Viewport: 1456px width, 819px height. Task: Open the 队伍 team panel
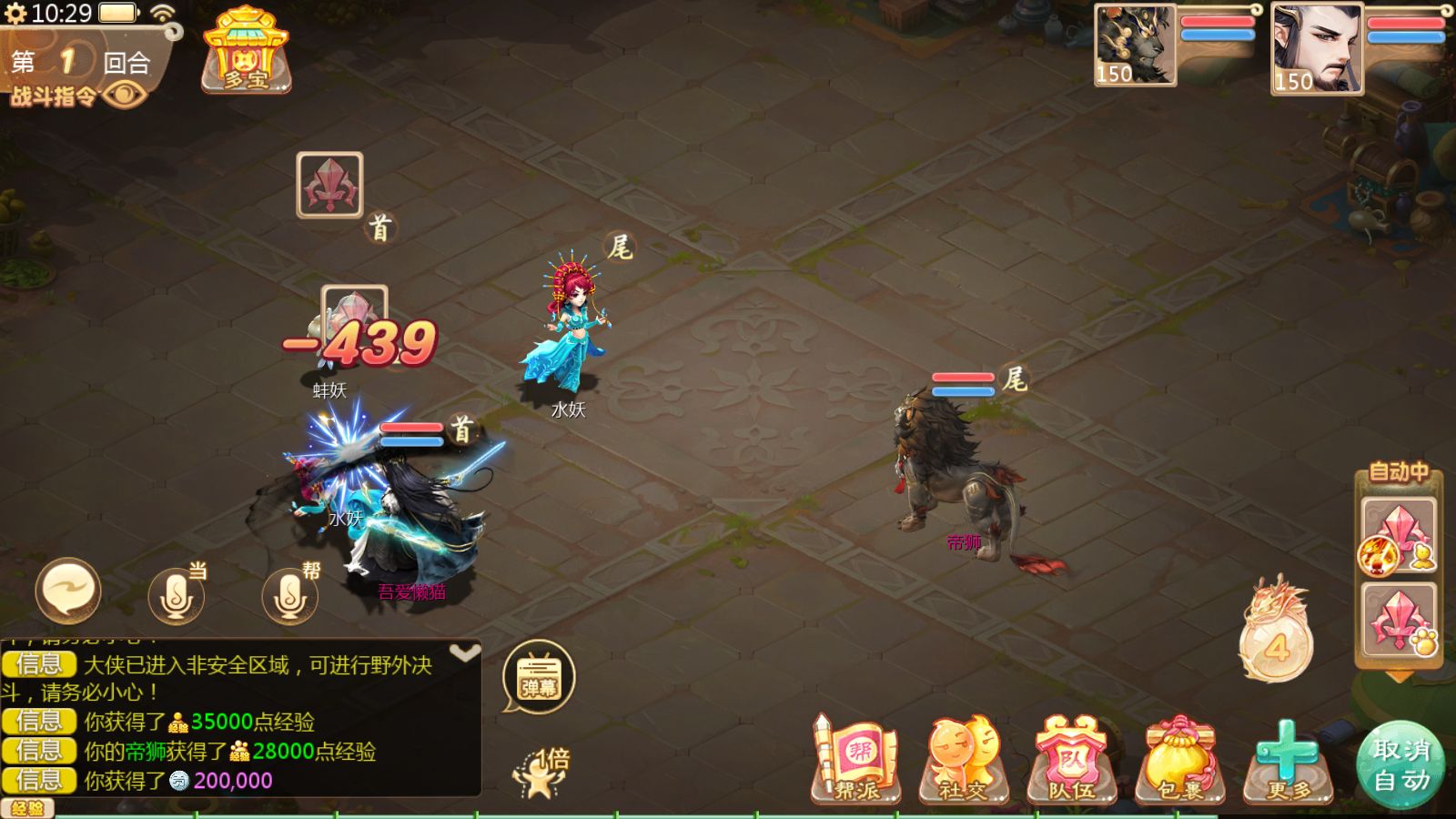click(x=1072, y=763)
